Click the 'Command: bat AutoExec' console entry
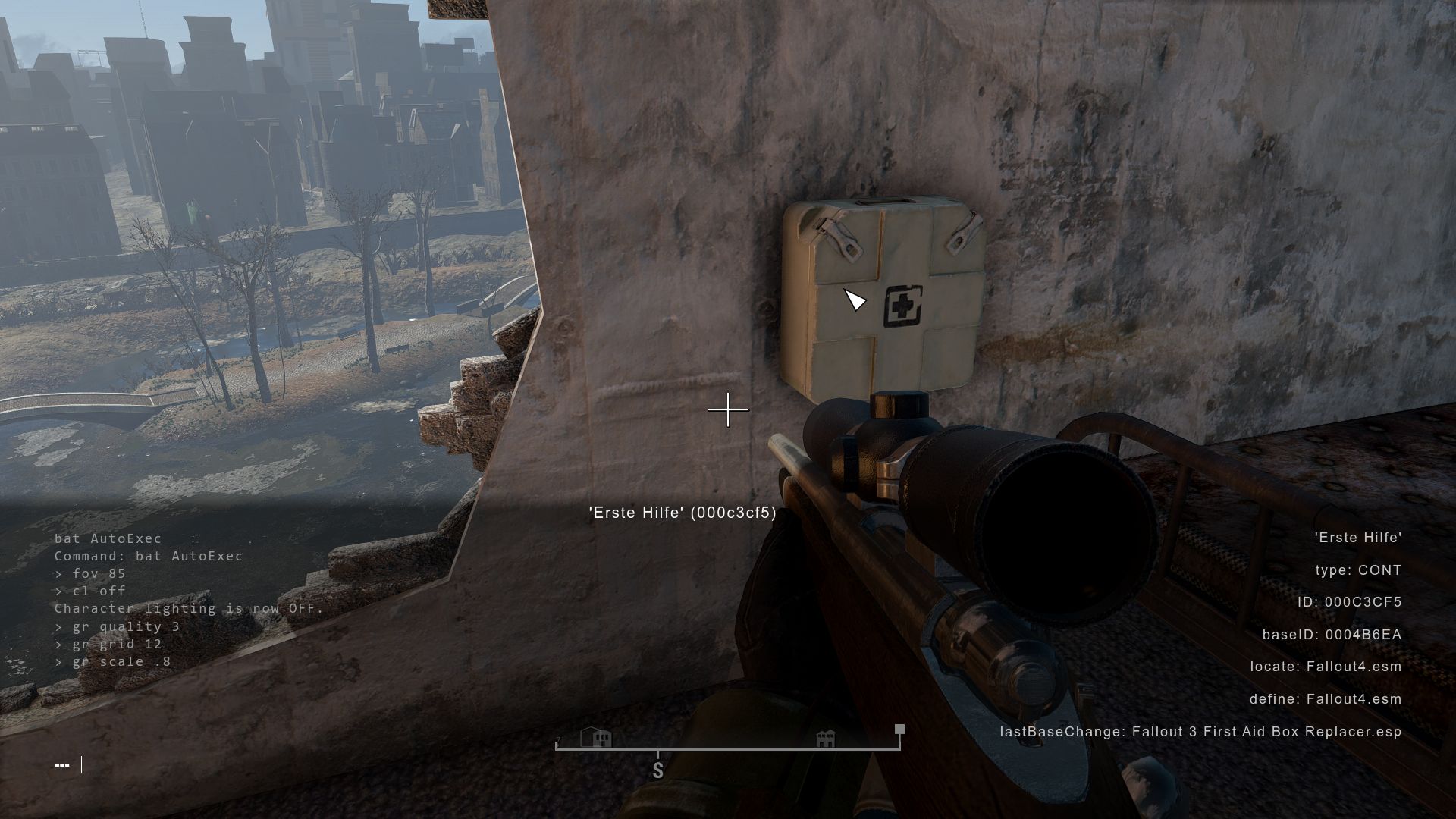This screenshot has width=1456, height=819. coord(148,556)
